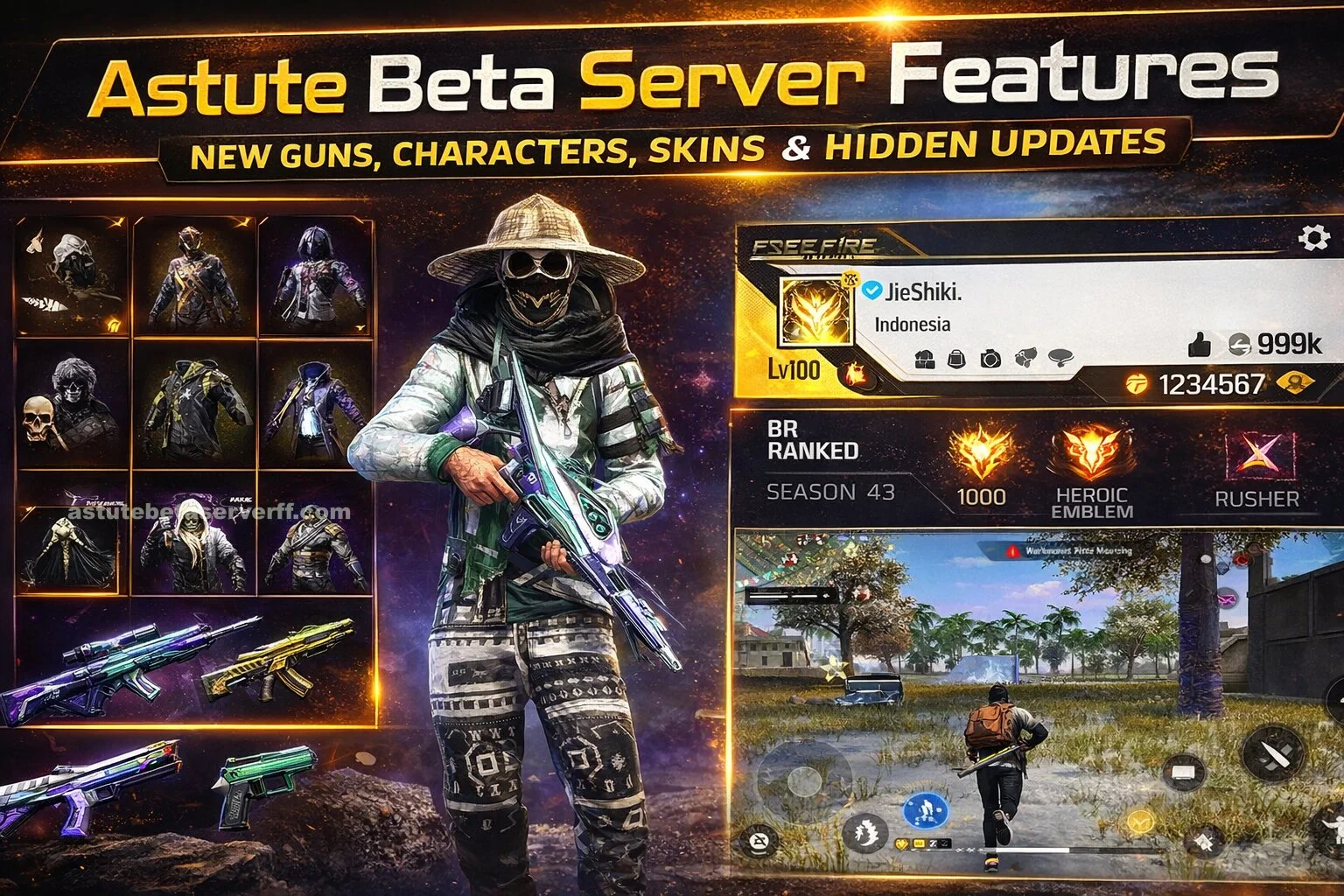Click the camera icon in the profile card
The width and height of the screenshot is (1344, 896).
990,358
